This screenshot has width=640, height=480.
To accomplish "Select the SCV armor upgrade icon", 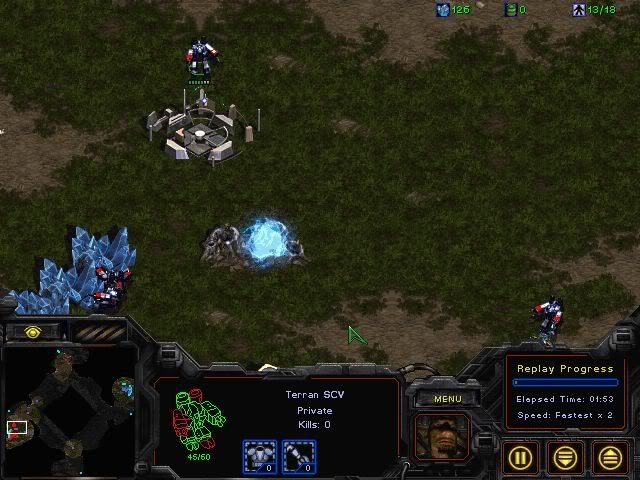I will (x=260, y=456).
